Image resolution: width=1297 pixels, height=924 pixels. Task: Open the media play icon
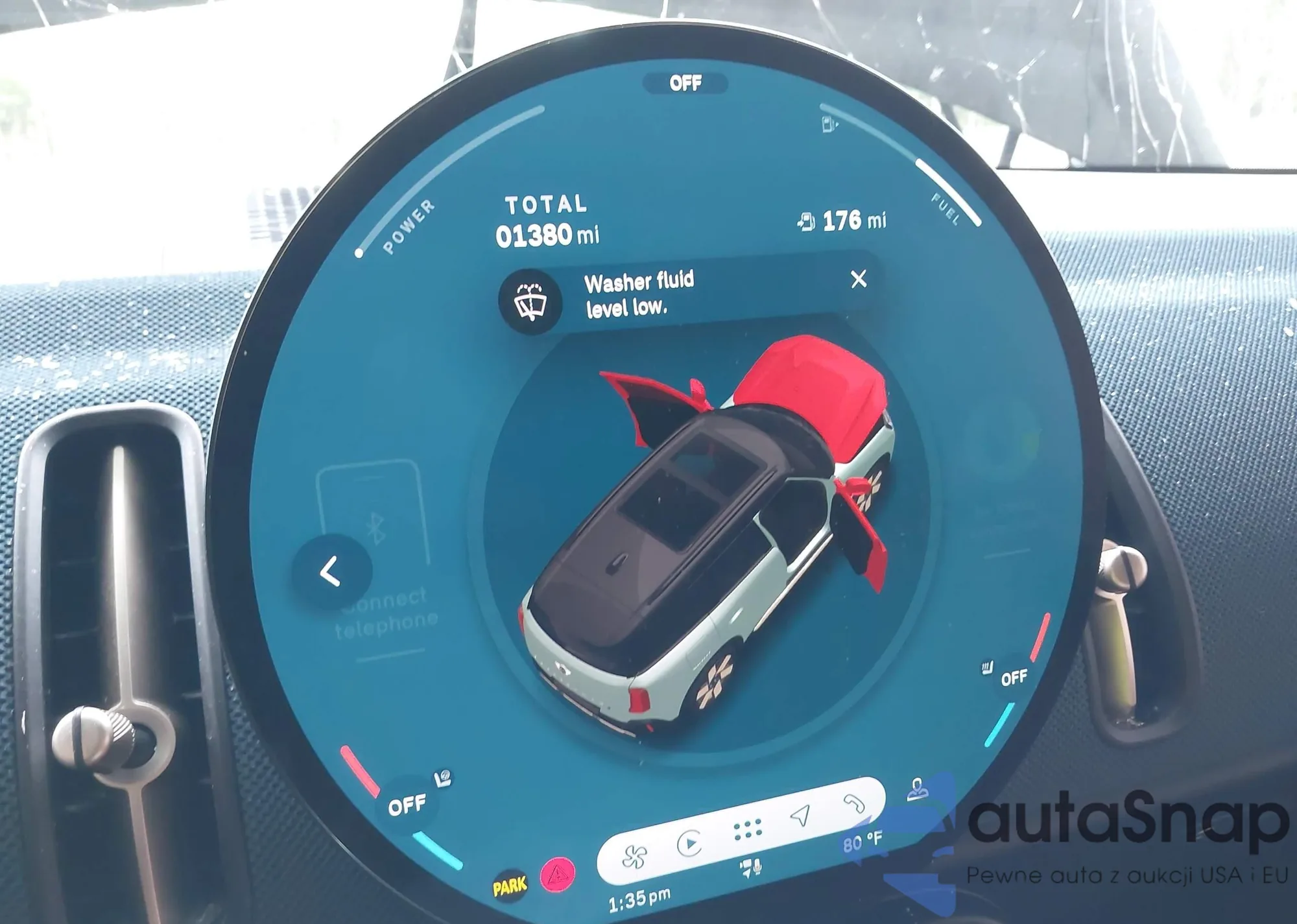[x=689, y=843]
